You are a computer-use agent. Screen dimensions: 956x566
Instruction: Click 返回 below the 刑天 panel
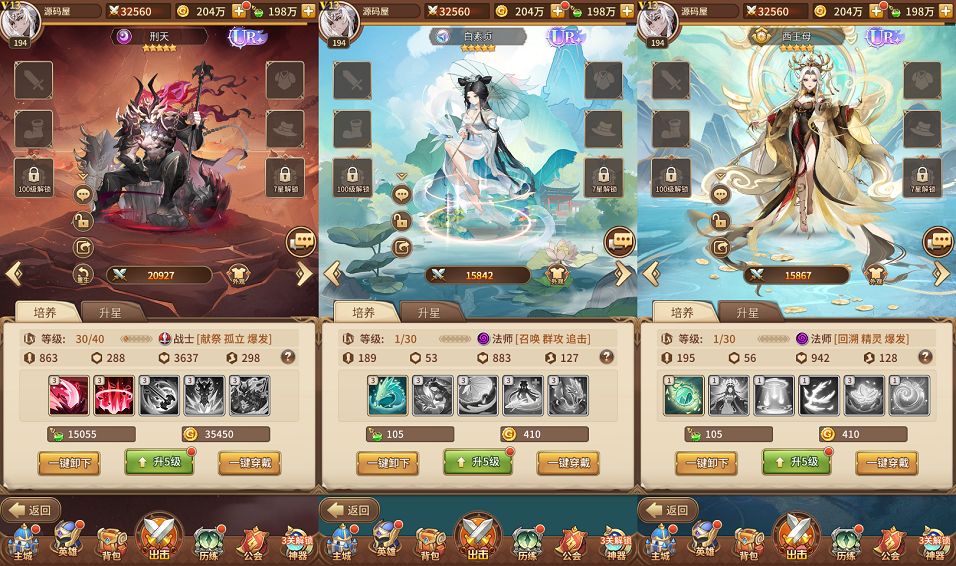pyautogui.click(x=31, y=510)
